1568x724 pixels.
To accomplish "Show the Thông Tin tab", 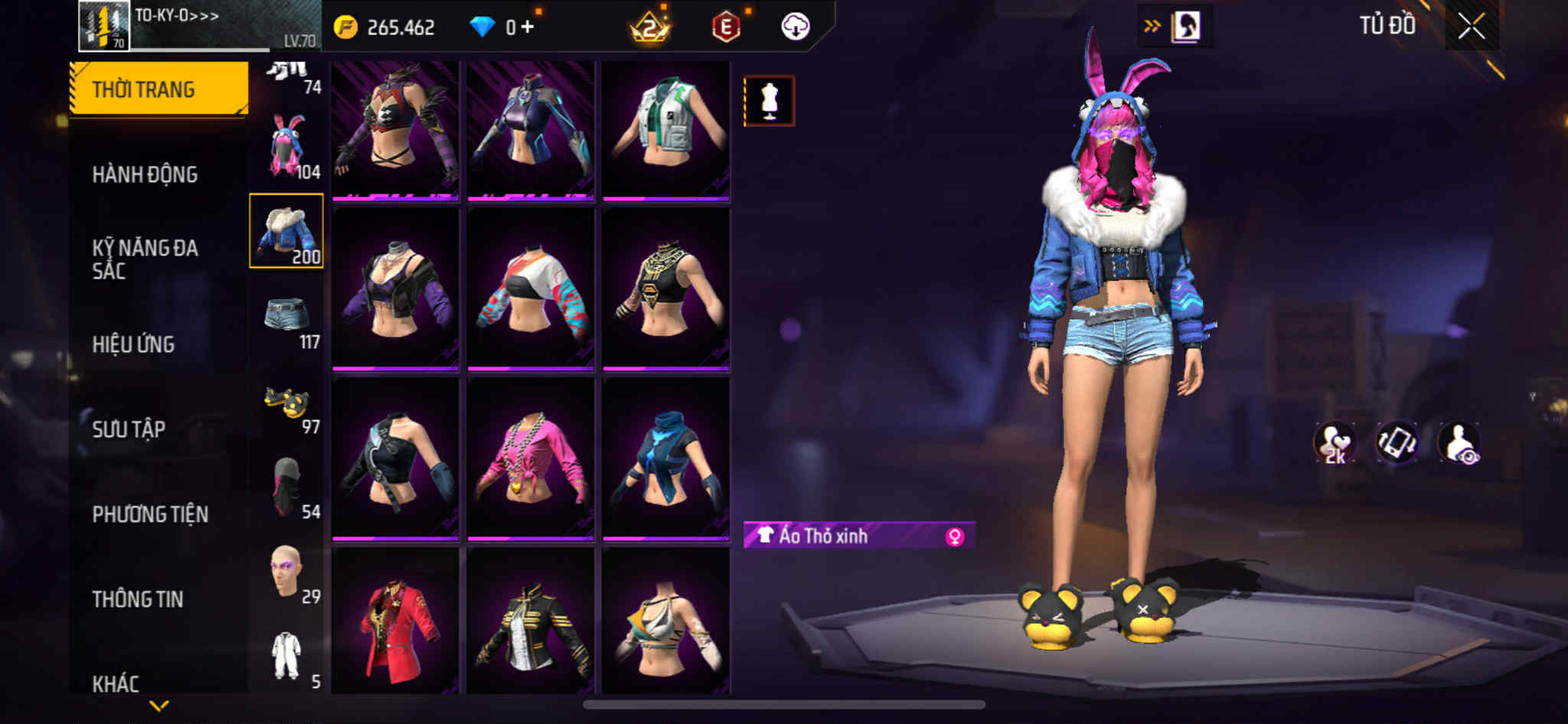I will pos(138,599).
